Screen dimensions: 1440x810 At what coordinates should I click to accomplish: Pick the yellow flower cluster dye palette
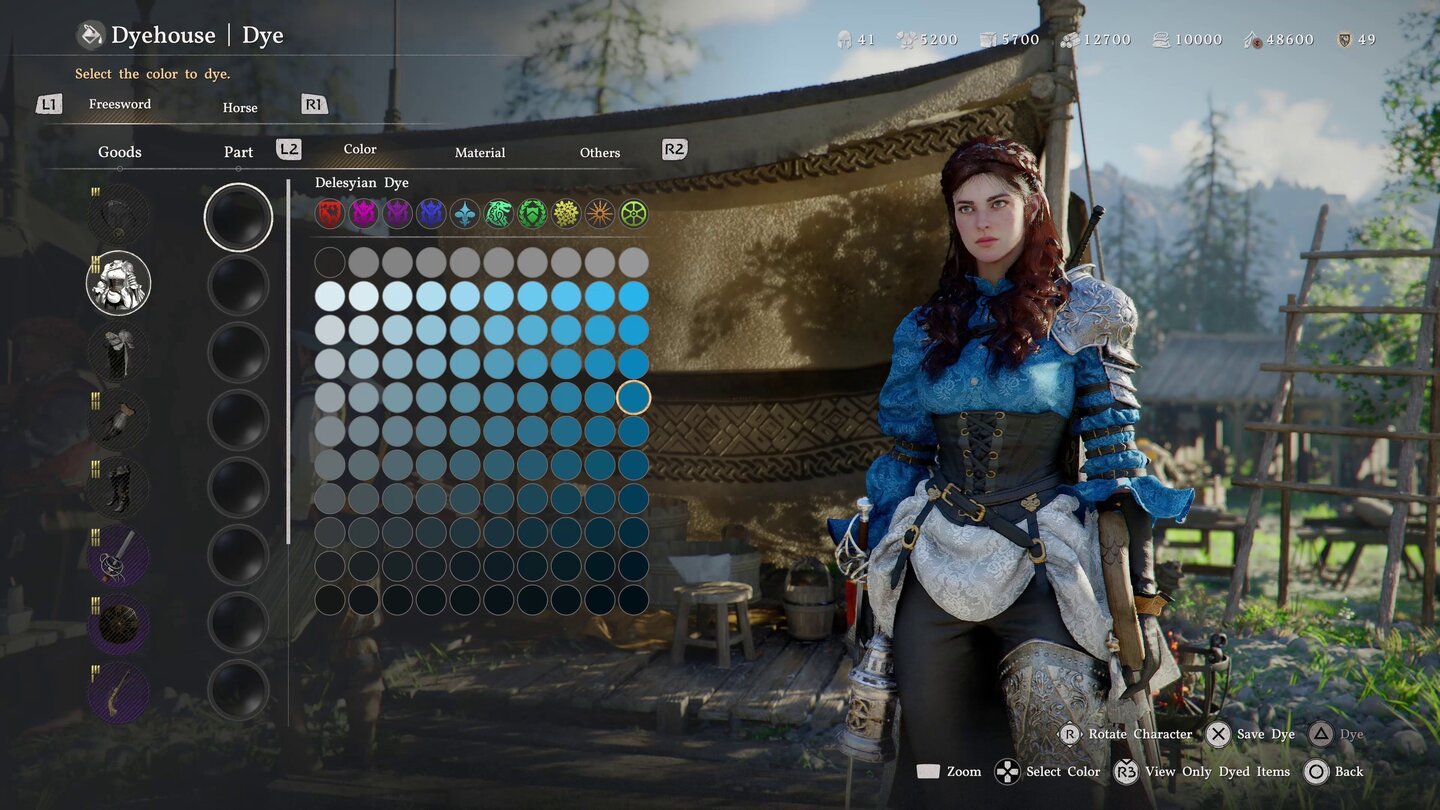[566, 213]
